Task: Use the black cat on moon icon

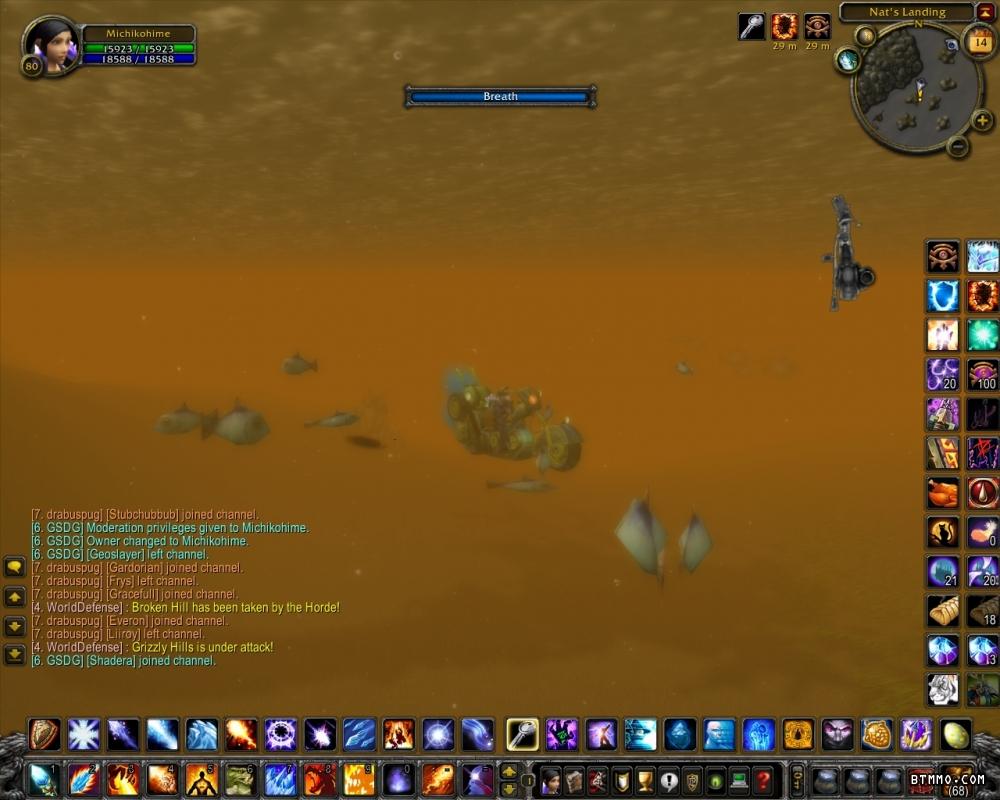Action: (943, 532)
